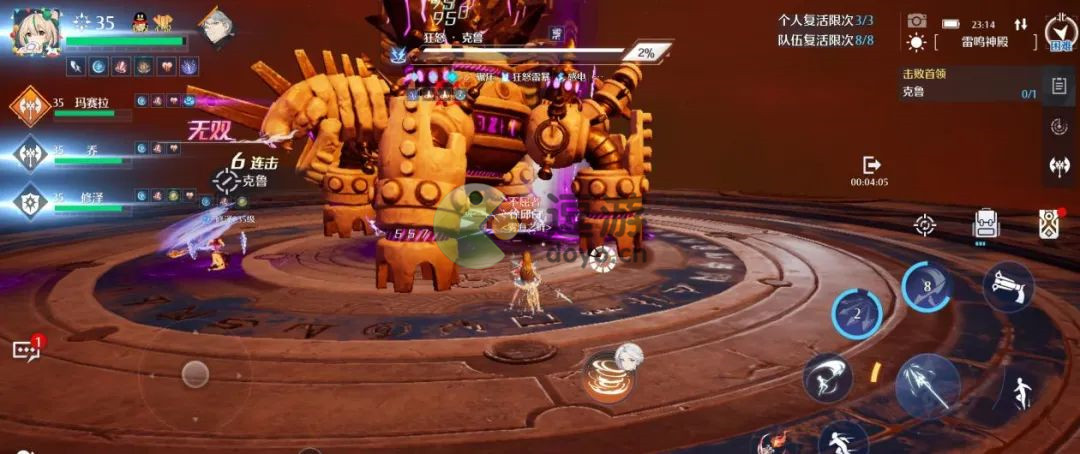Image resolution: width=1080 pixels, height=454 pixels.
Task: Toggle the target lock crosshair
Action: [925, 225]
